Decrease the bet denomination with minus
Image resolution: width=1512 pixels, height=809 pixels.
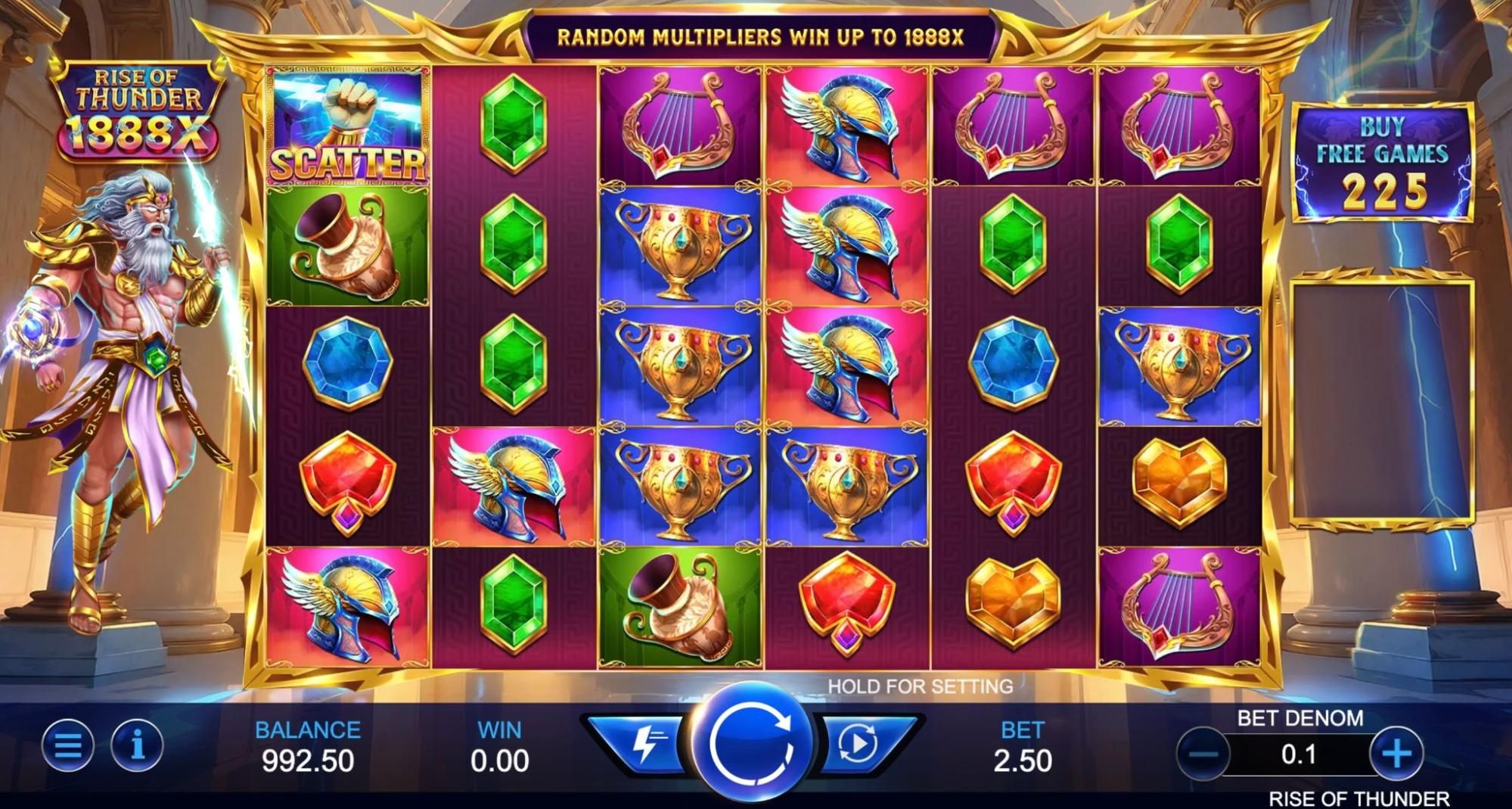coord(1203,753)
